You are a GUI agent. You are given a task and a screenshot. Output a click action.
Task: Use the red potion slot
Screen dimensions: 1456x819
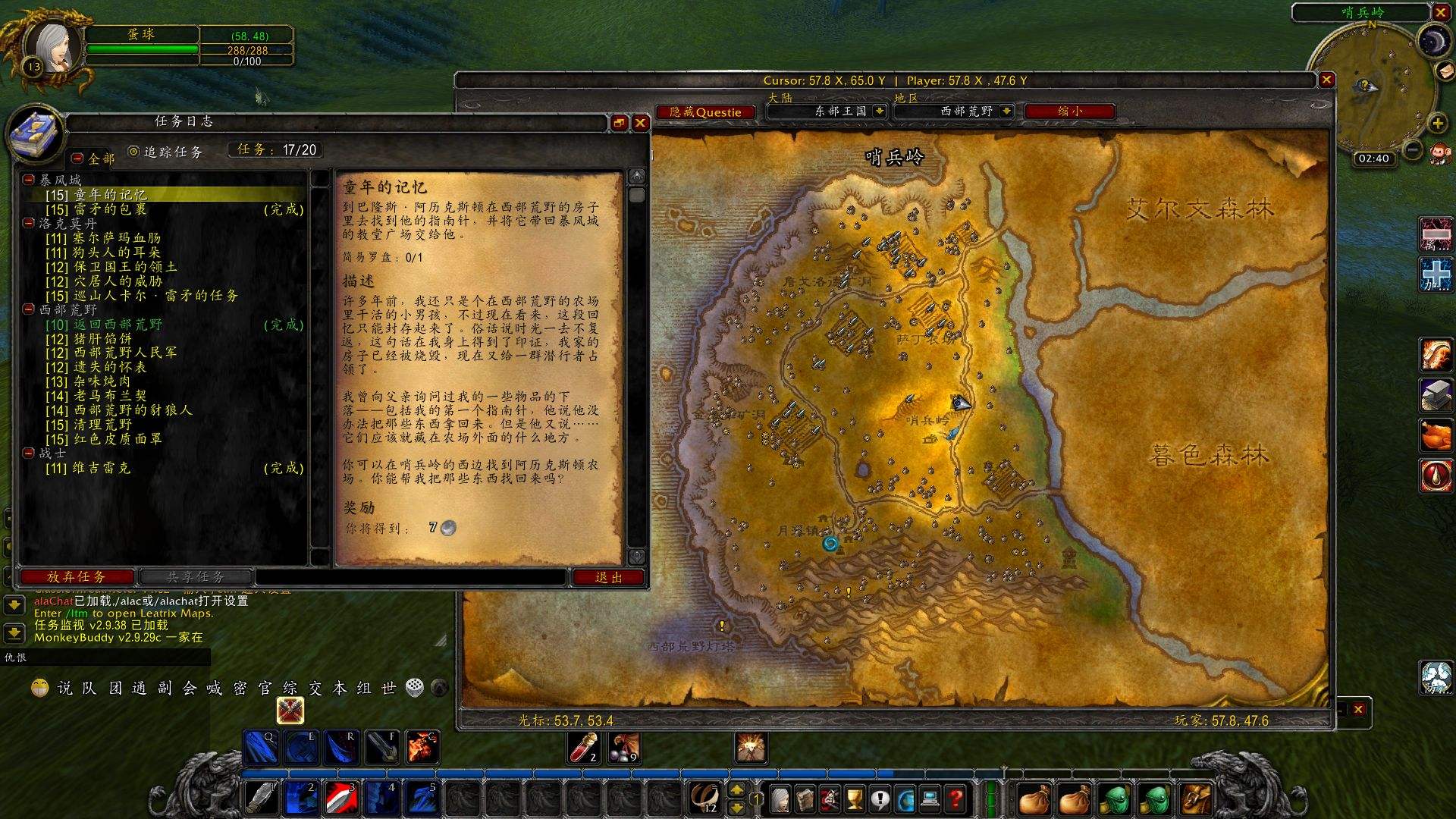coord(584,748)
